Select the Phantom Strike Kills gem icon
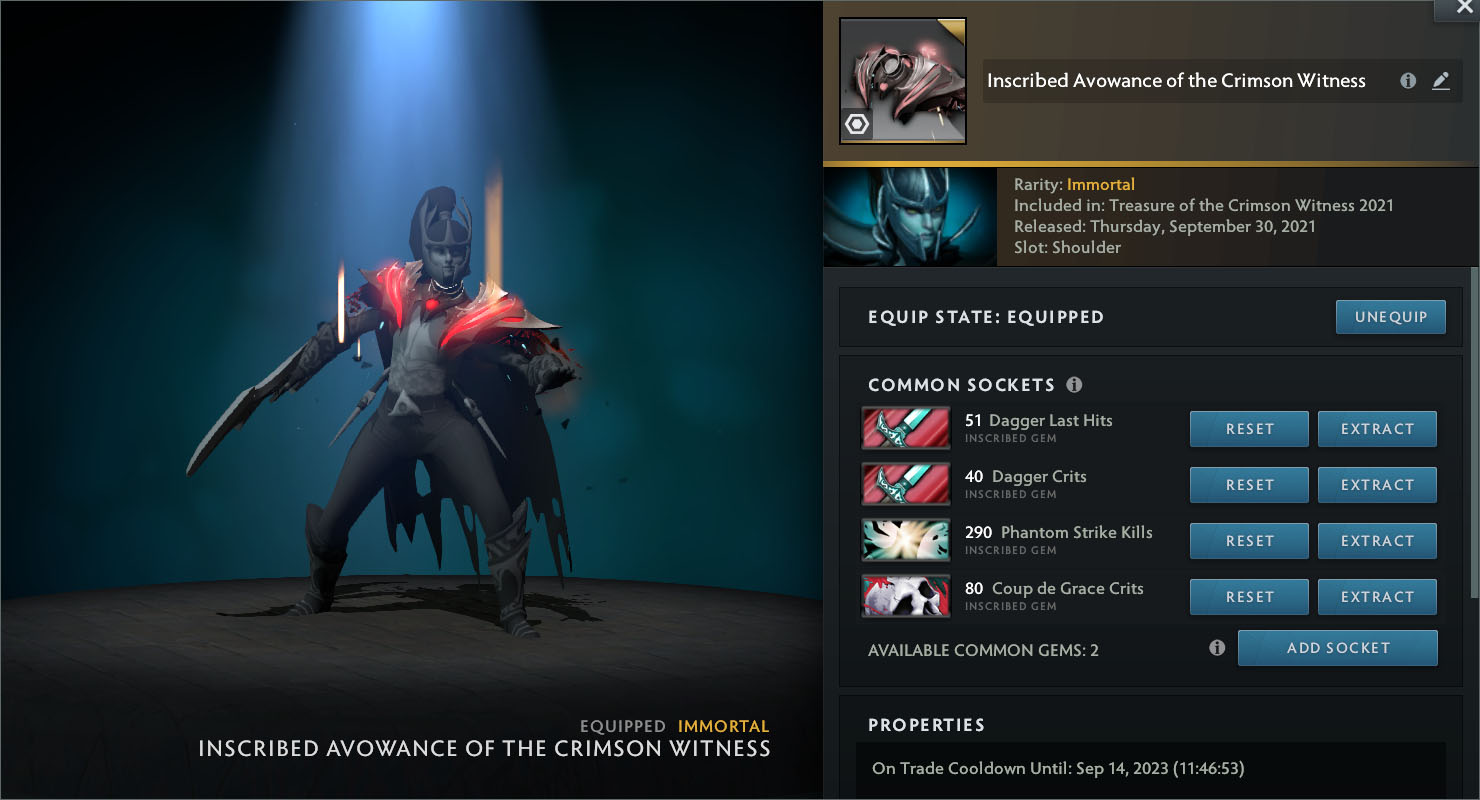This screenshot has height=800, width=1480. click(905, 541)
